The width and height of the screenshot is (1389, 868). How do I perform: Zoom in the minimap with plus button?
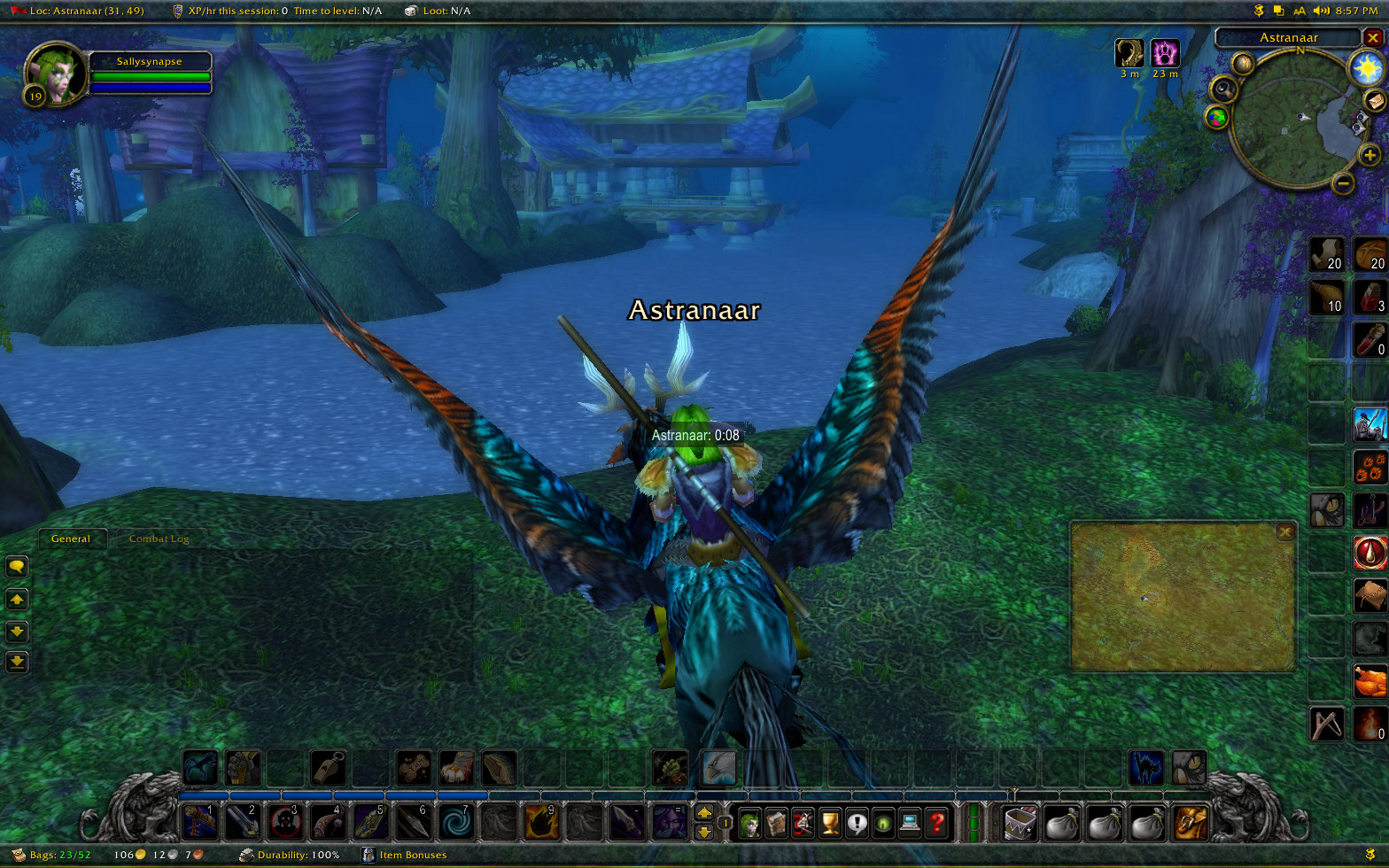point(1370,157)
